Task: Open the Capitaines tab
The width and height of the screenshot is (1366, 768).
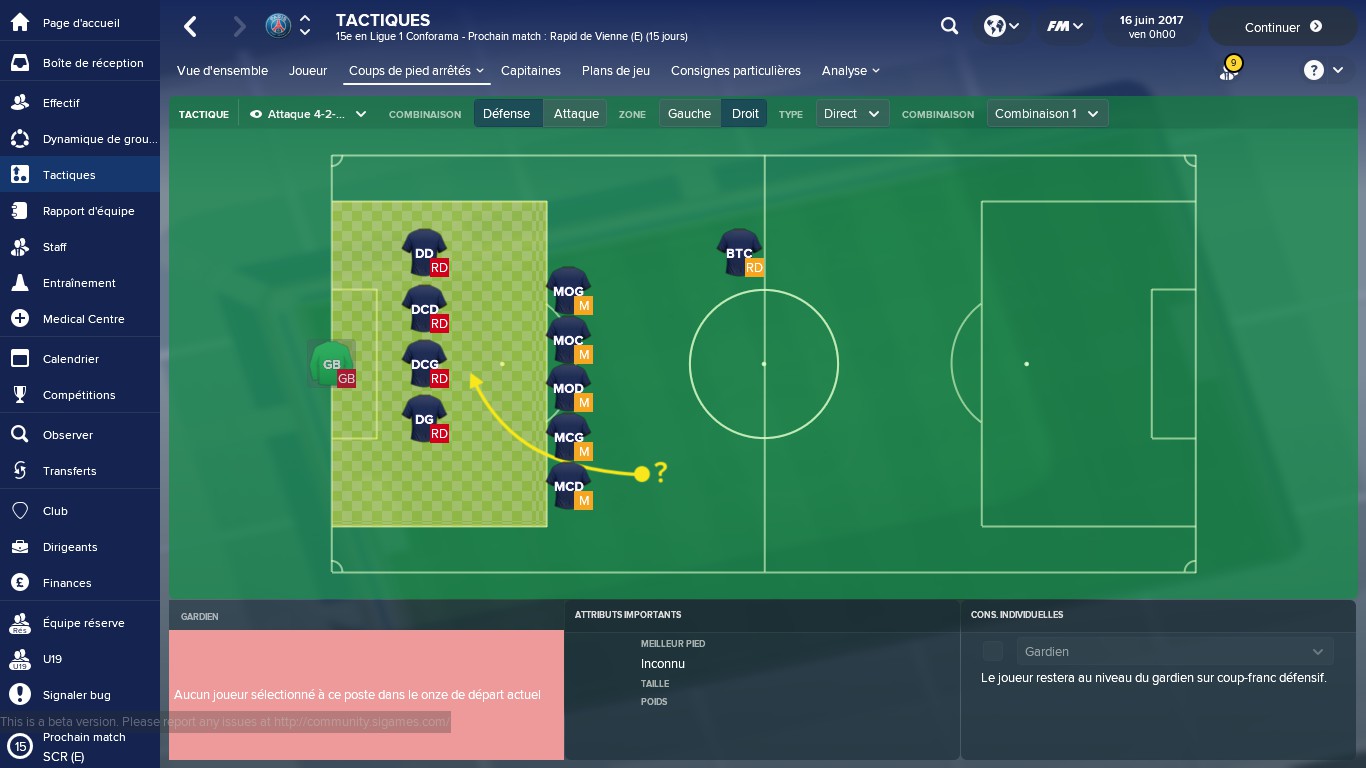Action: pos(530,71)
